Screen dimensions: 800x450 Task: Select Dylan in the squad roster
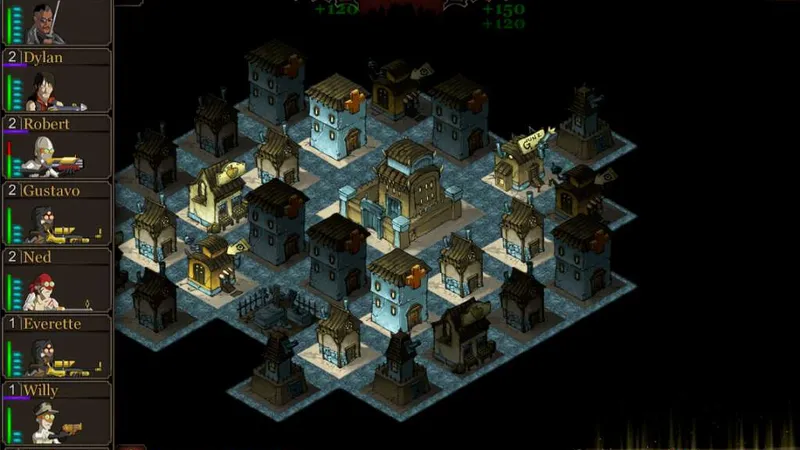point(56,81)
